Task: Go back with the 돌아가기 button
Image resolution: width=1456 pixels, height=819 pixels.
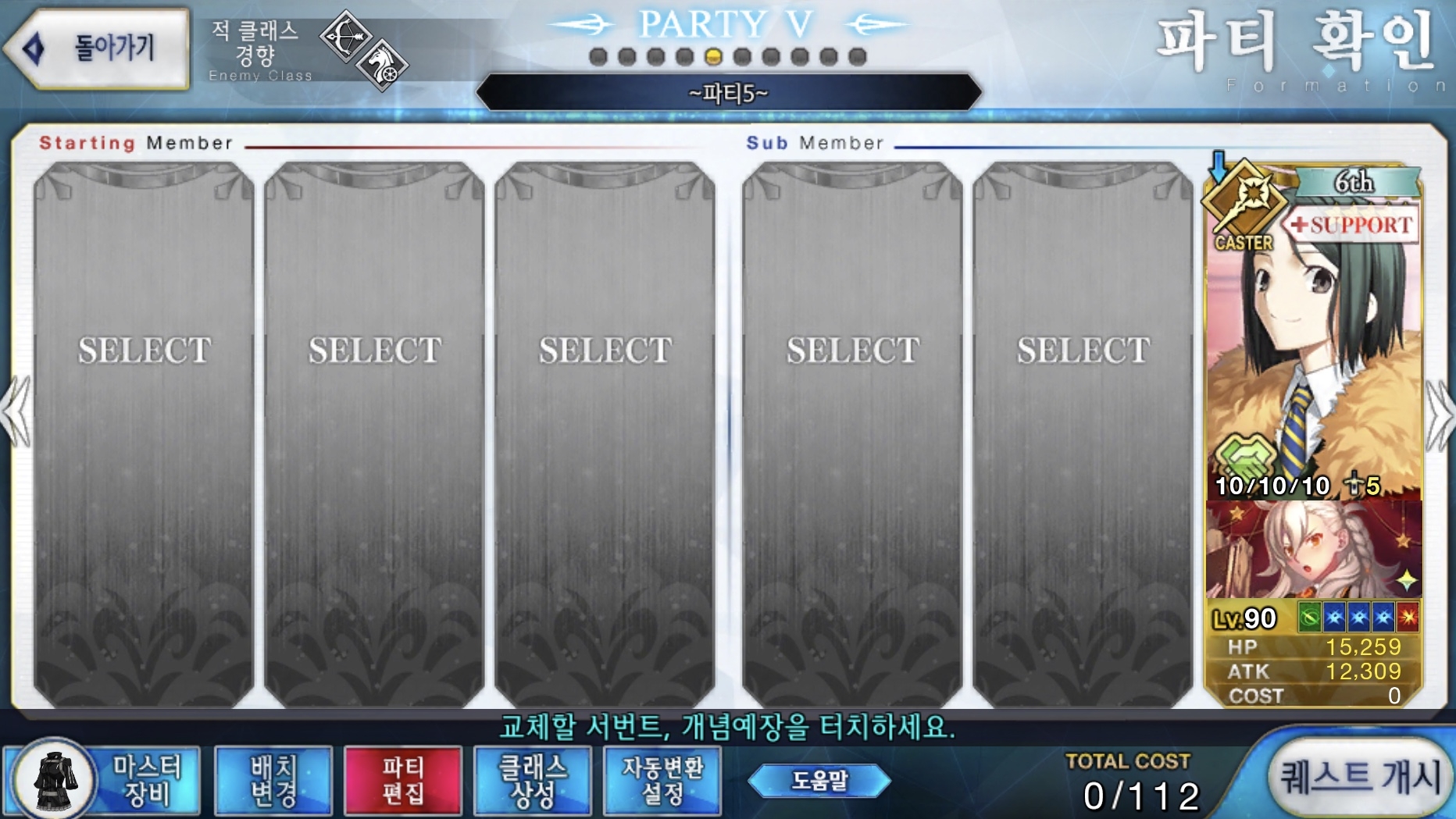Action: click(99, 48)
